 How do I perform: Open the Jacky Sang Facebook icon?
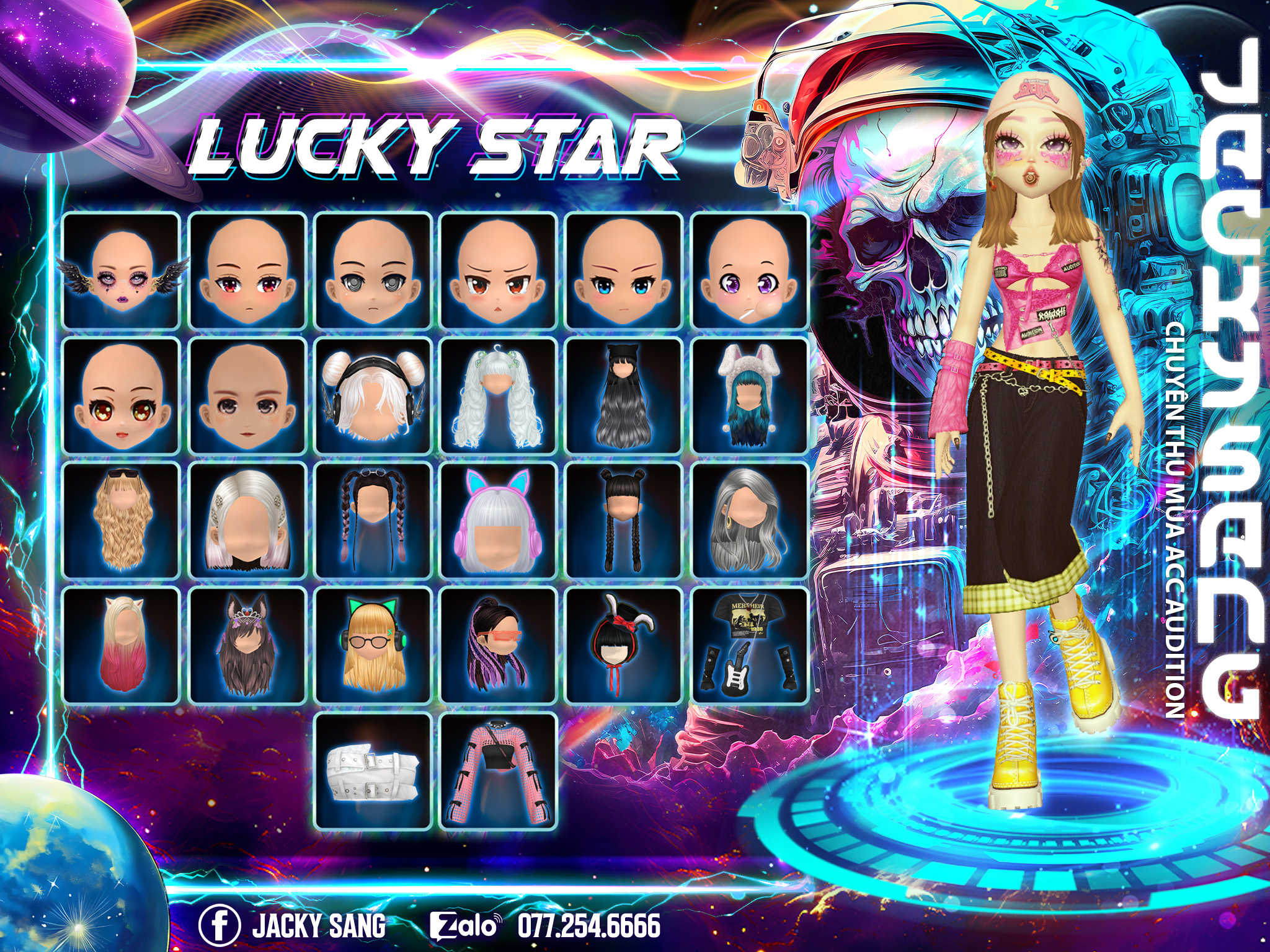coord(219,926)
